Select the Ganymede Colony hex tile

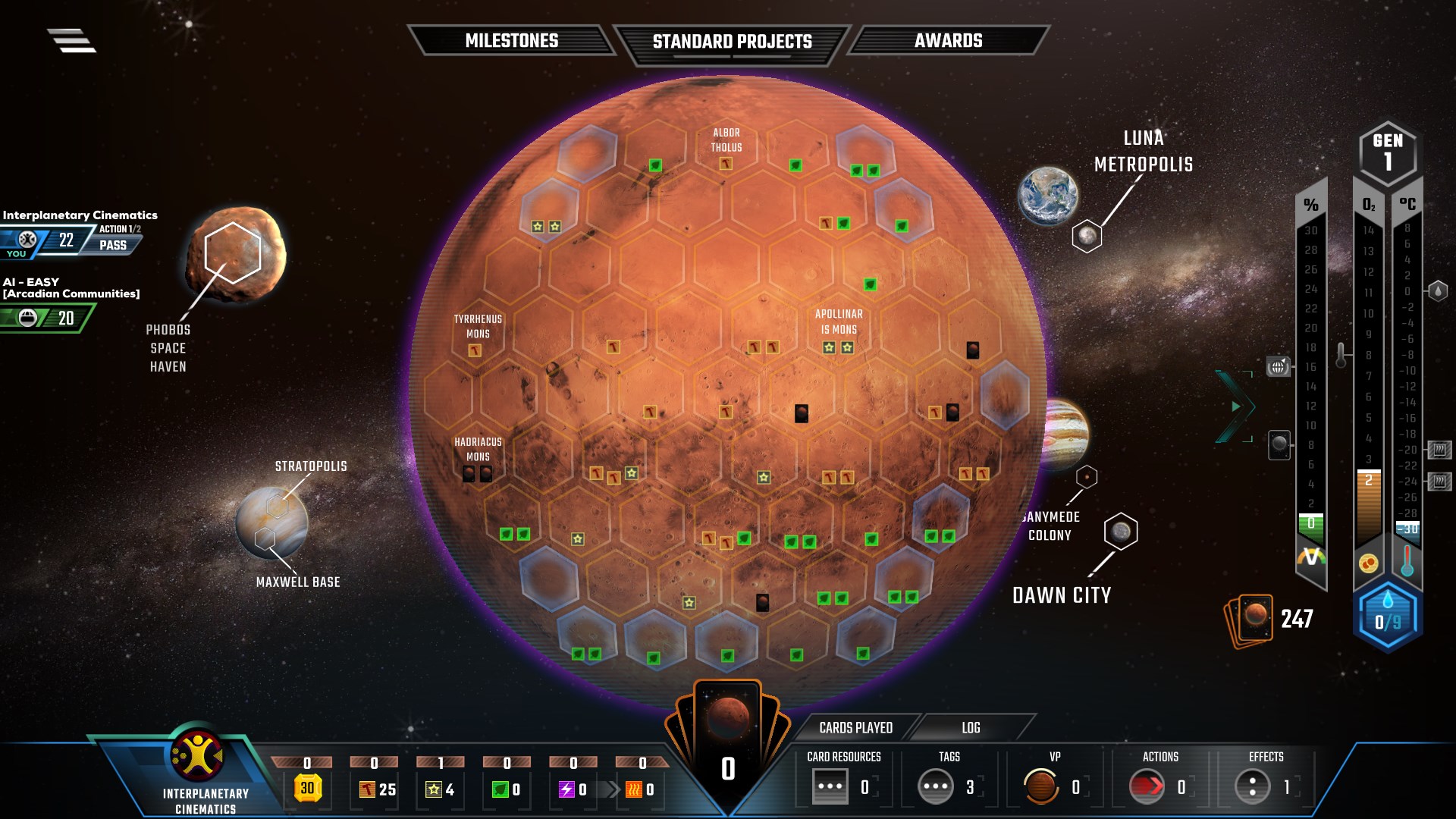pyautogui.click(x=1087, y=477)
